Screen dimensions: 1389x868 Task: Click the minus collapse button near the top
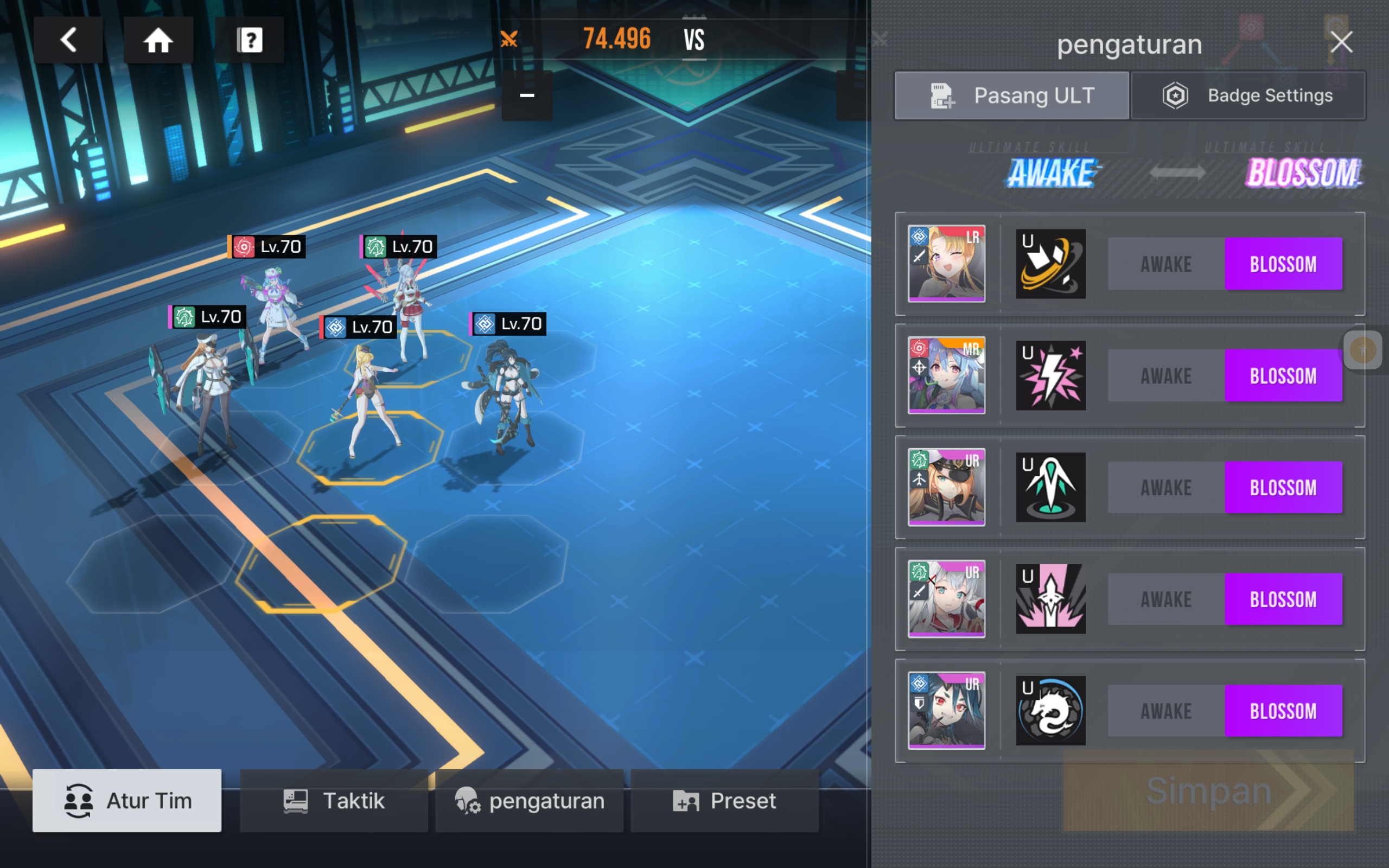[527, 96]
